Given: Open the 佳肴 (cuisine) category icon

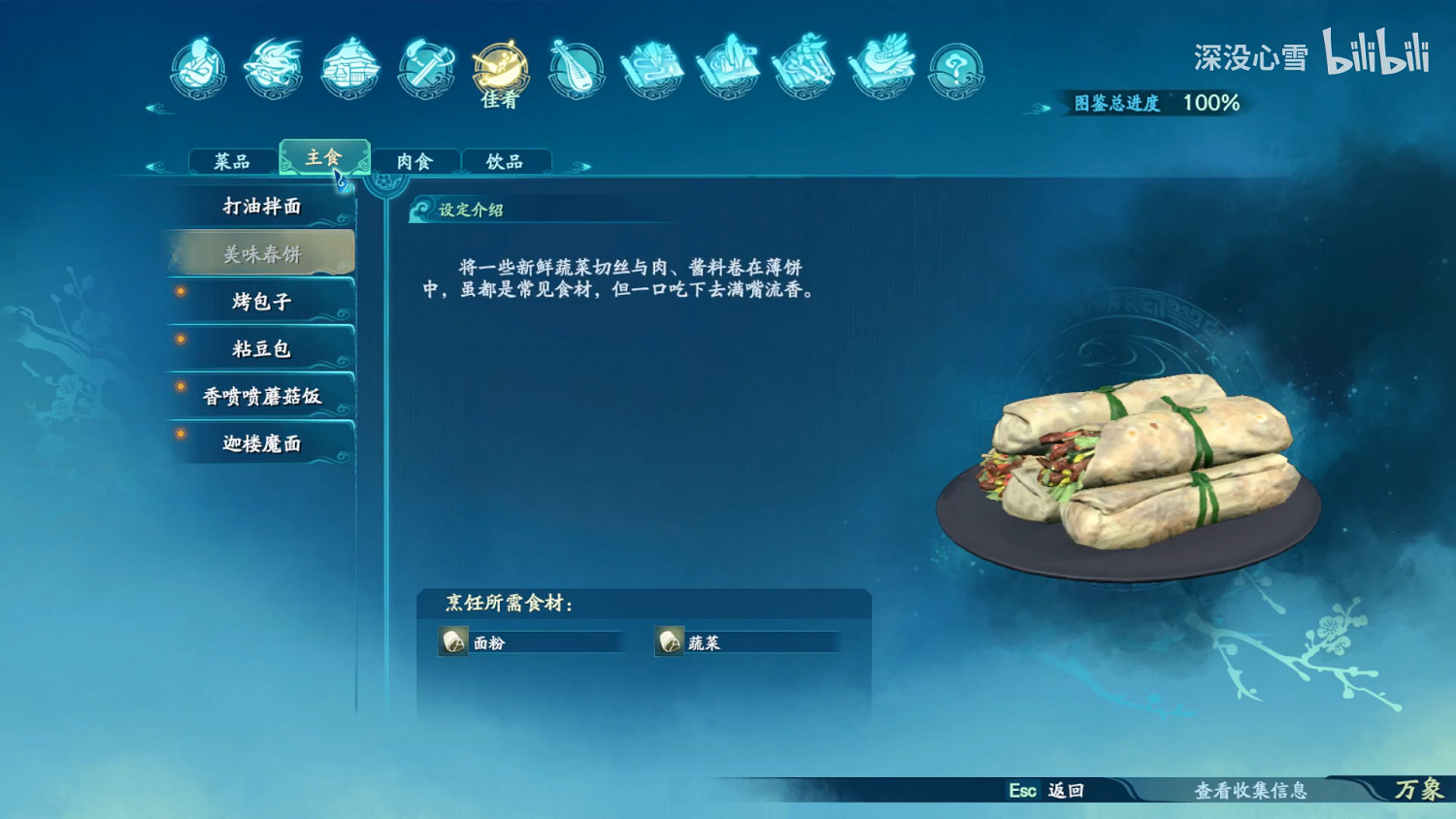Looking at the screenshot, I should point(499,68).
